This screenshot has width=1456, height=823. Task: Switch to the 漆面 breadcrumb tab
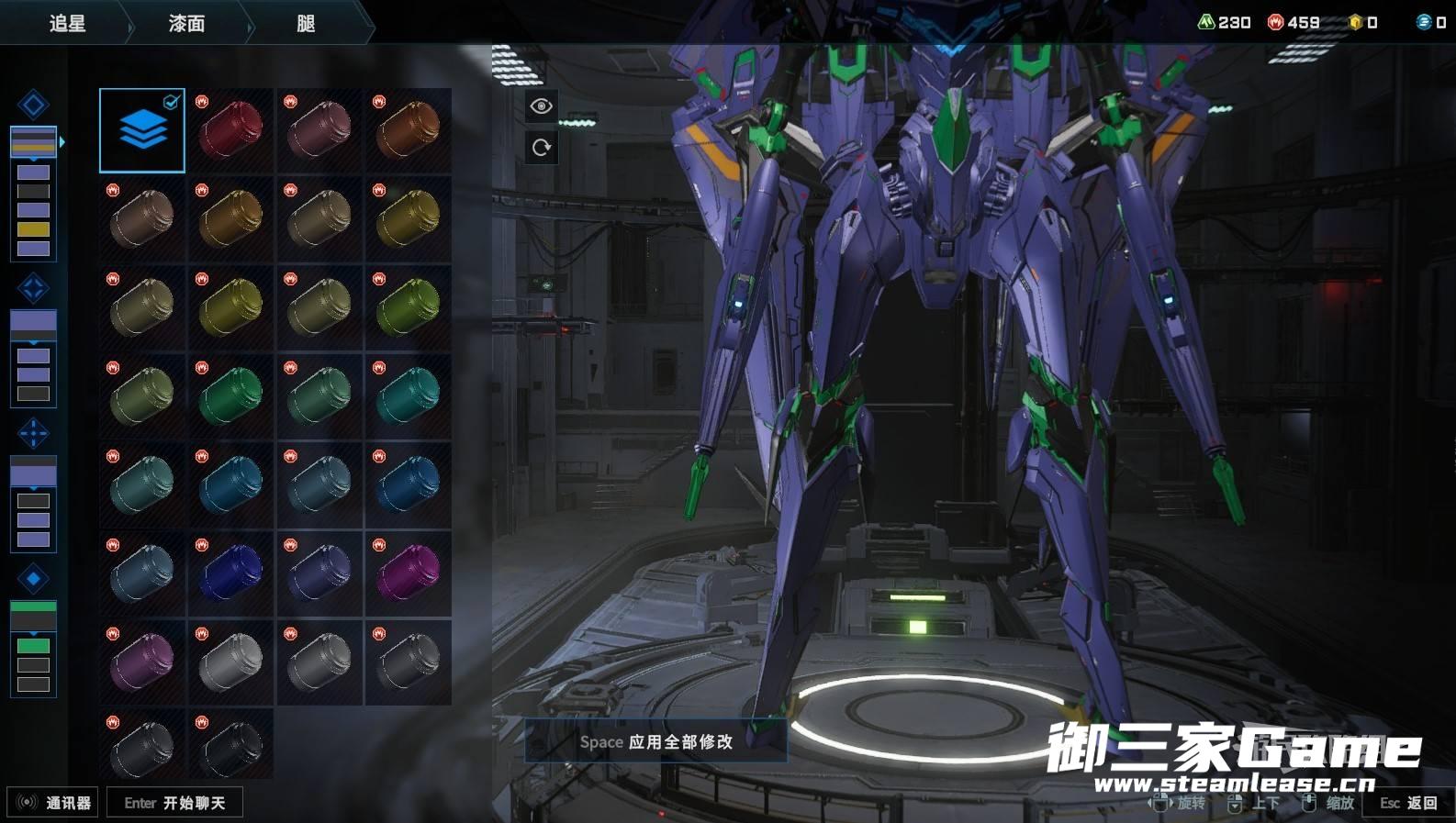coord(186,23)
